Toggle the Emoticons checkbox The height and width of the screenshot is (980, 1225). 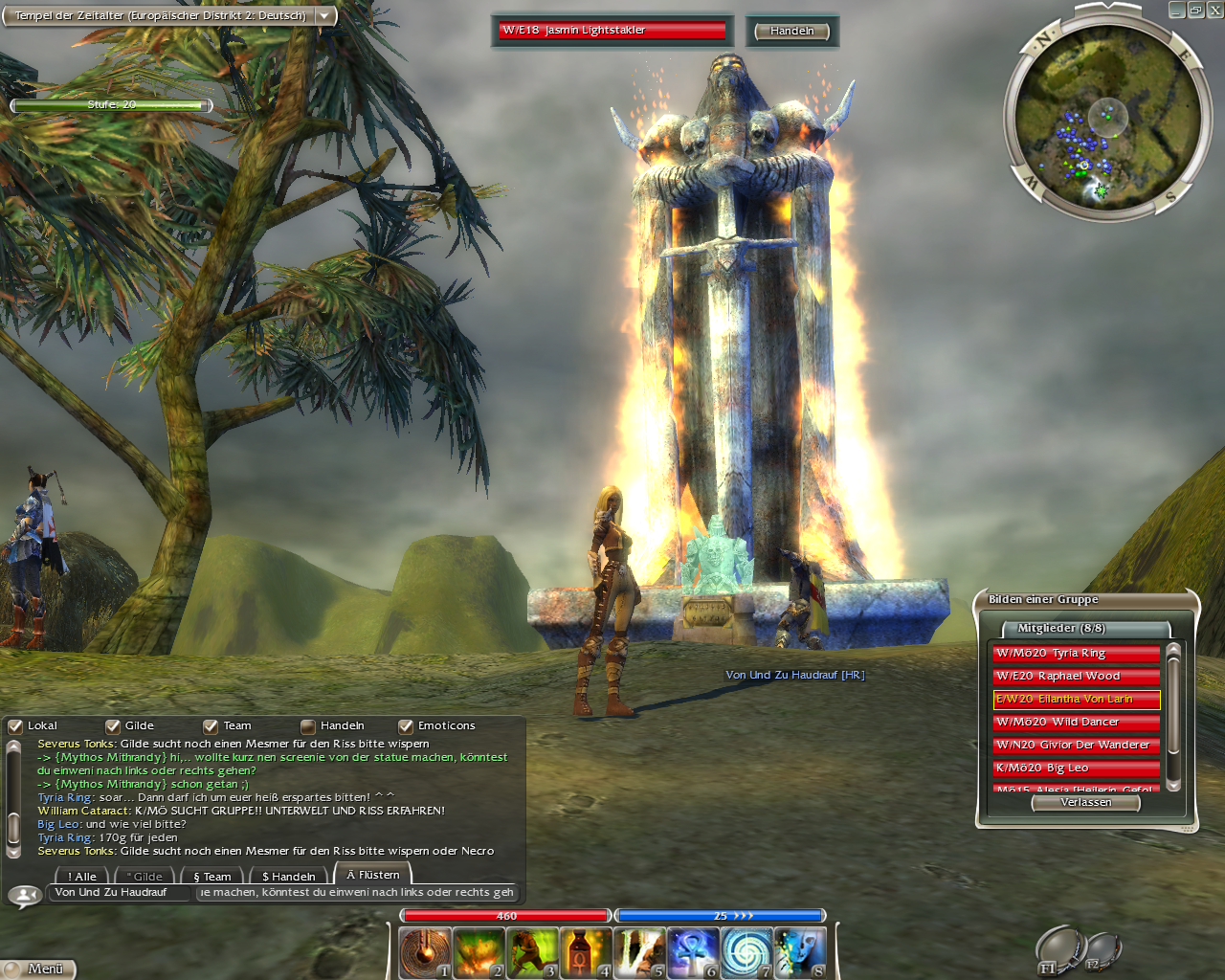click(406, 726)
